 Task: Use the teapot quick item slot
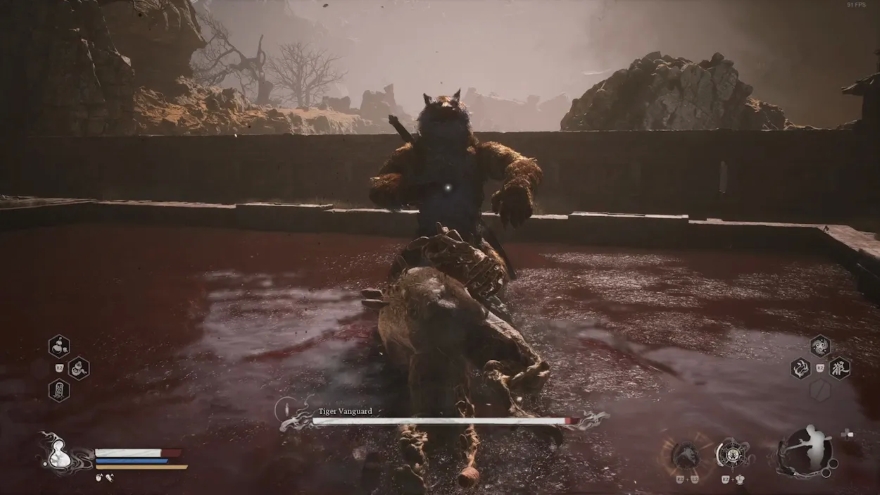[78, 368]
